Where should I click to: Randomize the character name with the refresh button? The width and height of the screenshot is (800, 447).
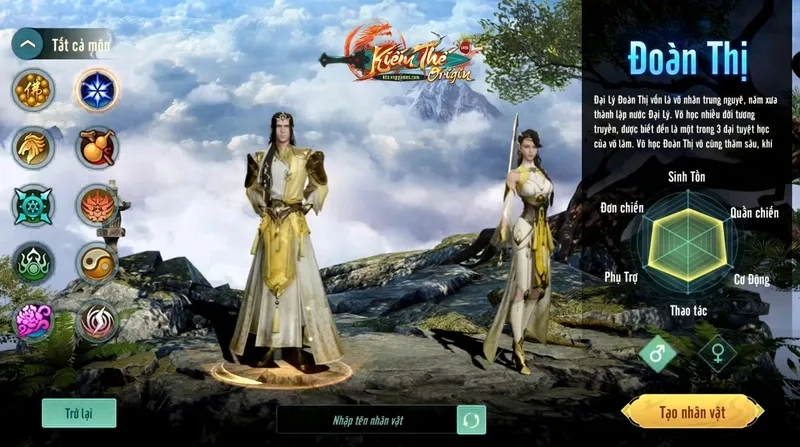471,420
